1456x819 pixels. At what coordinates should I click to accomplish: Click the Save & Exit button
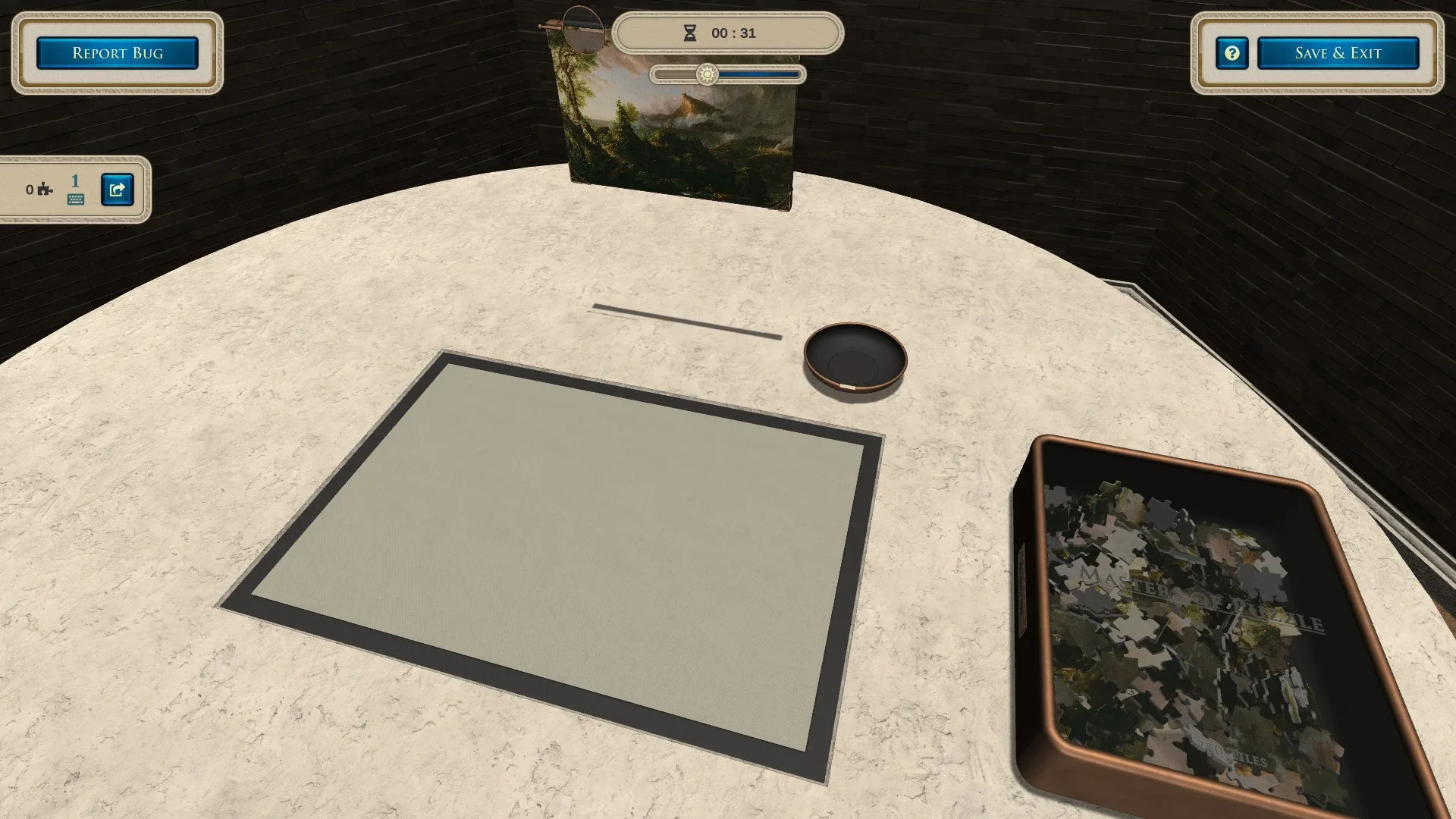[x=1338, y=52]
